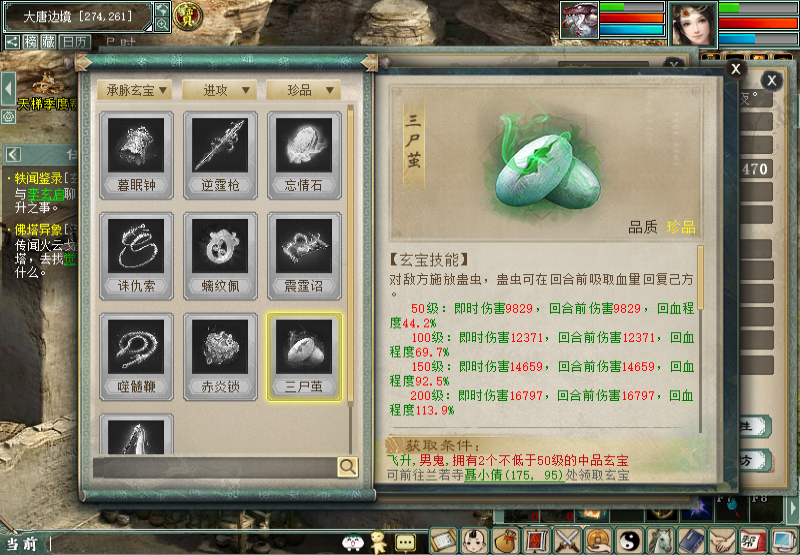The width and height of the screenshot is (800, 555).
Task: Open the 榜 rankings button
Action: point(32,42)
